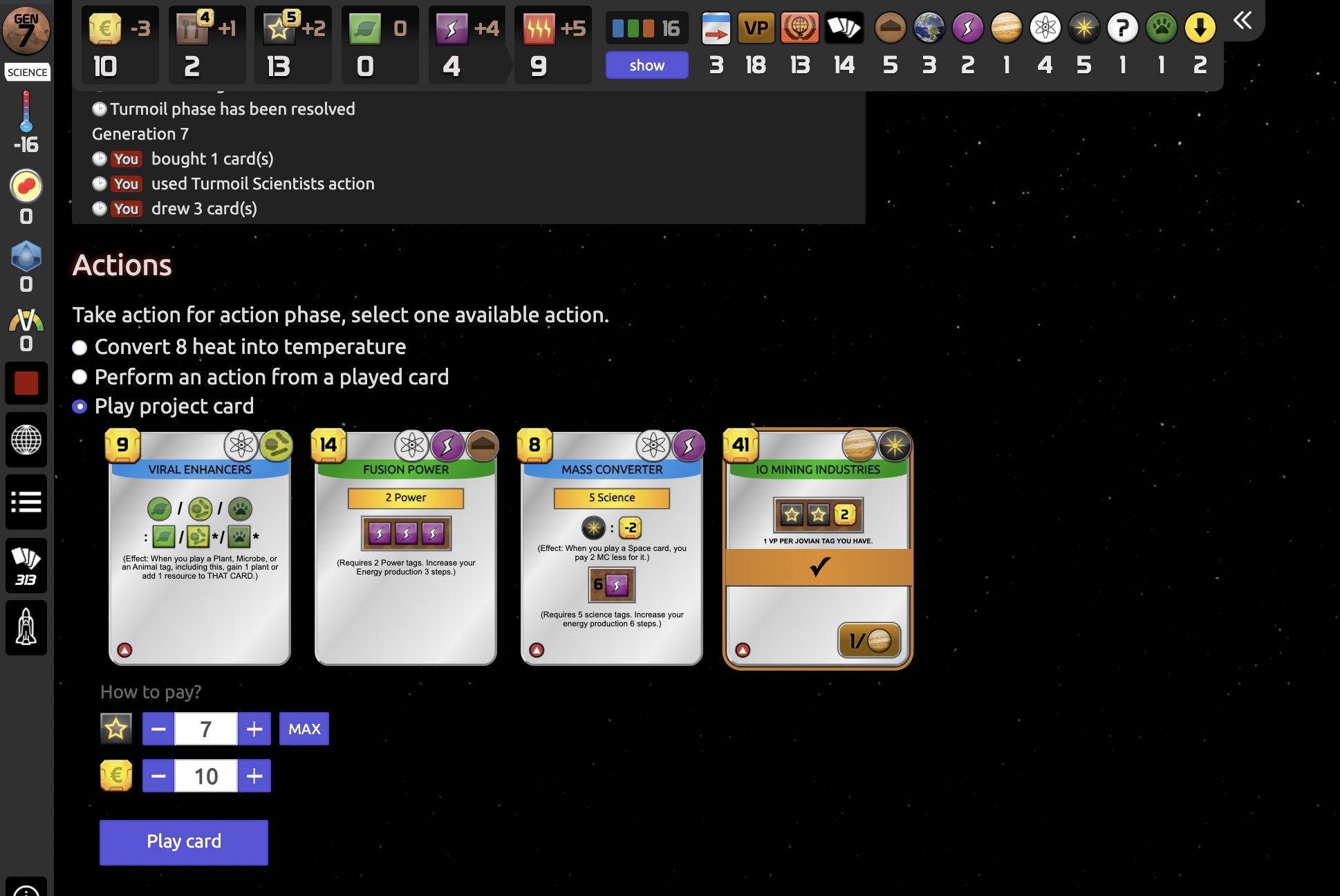Open the awards wreath icon
The width and height of the screenshot is (1340, 896).
click(799, 28)
